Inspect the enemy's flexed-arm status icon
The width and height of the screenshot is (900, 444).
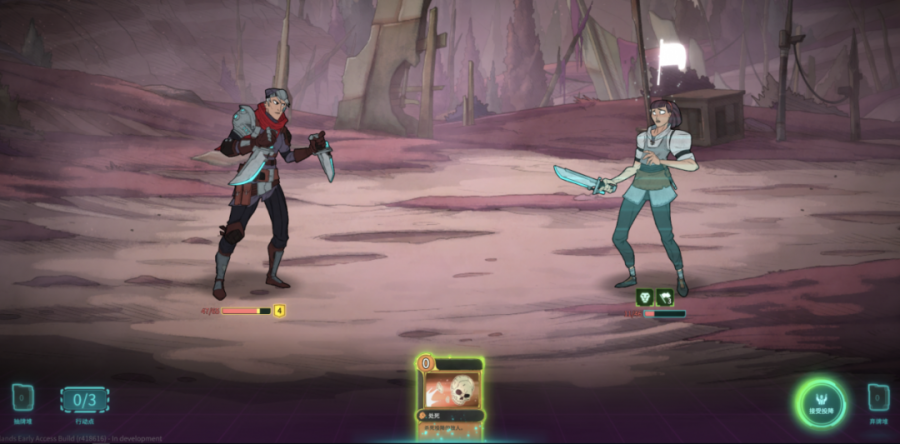pyautogui.click(x=664, y=297)
